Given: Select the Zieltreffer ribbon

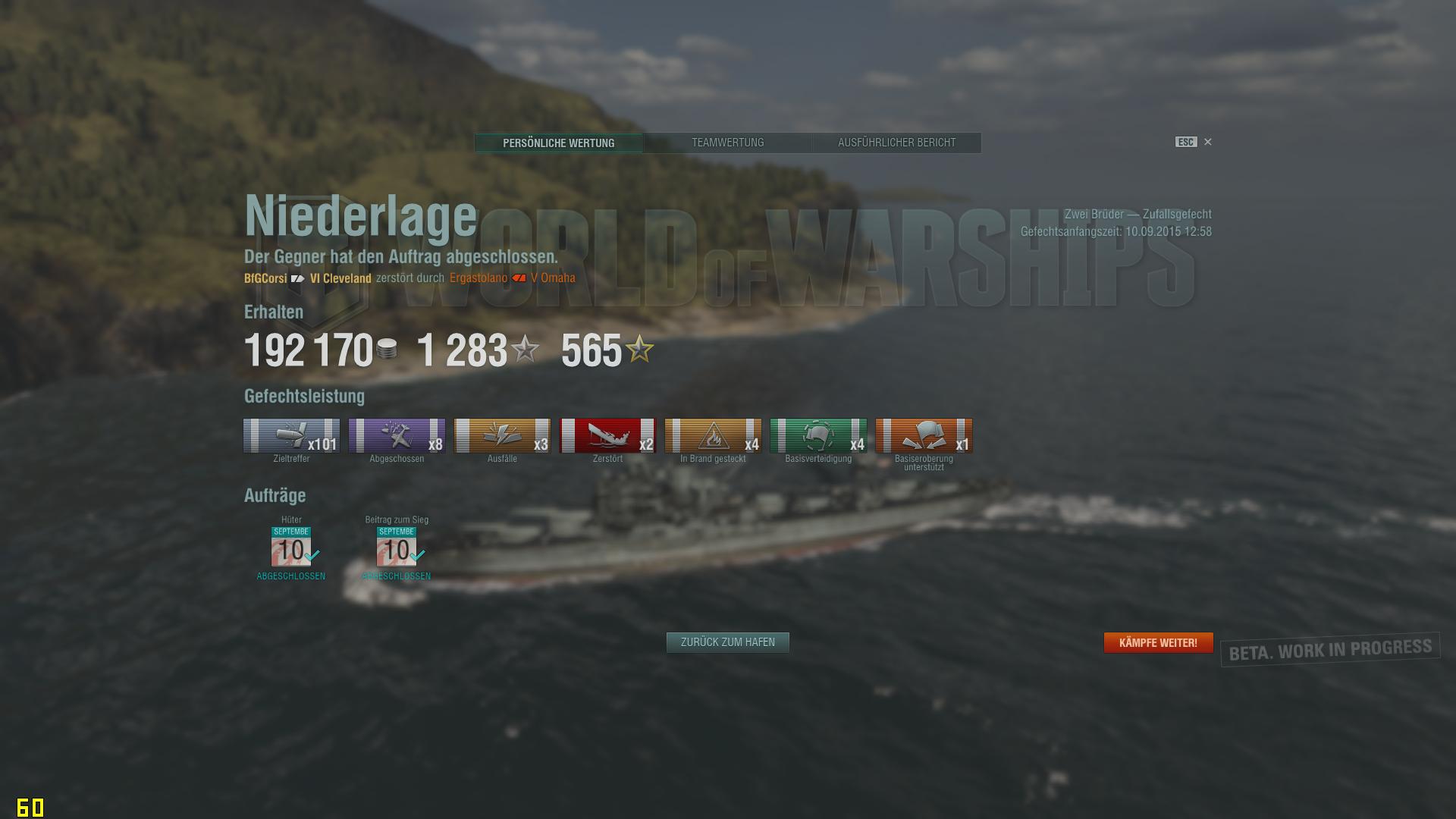Looking at the screenshot, I should [x=291, y=436].
